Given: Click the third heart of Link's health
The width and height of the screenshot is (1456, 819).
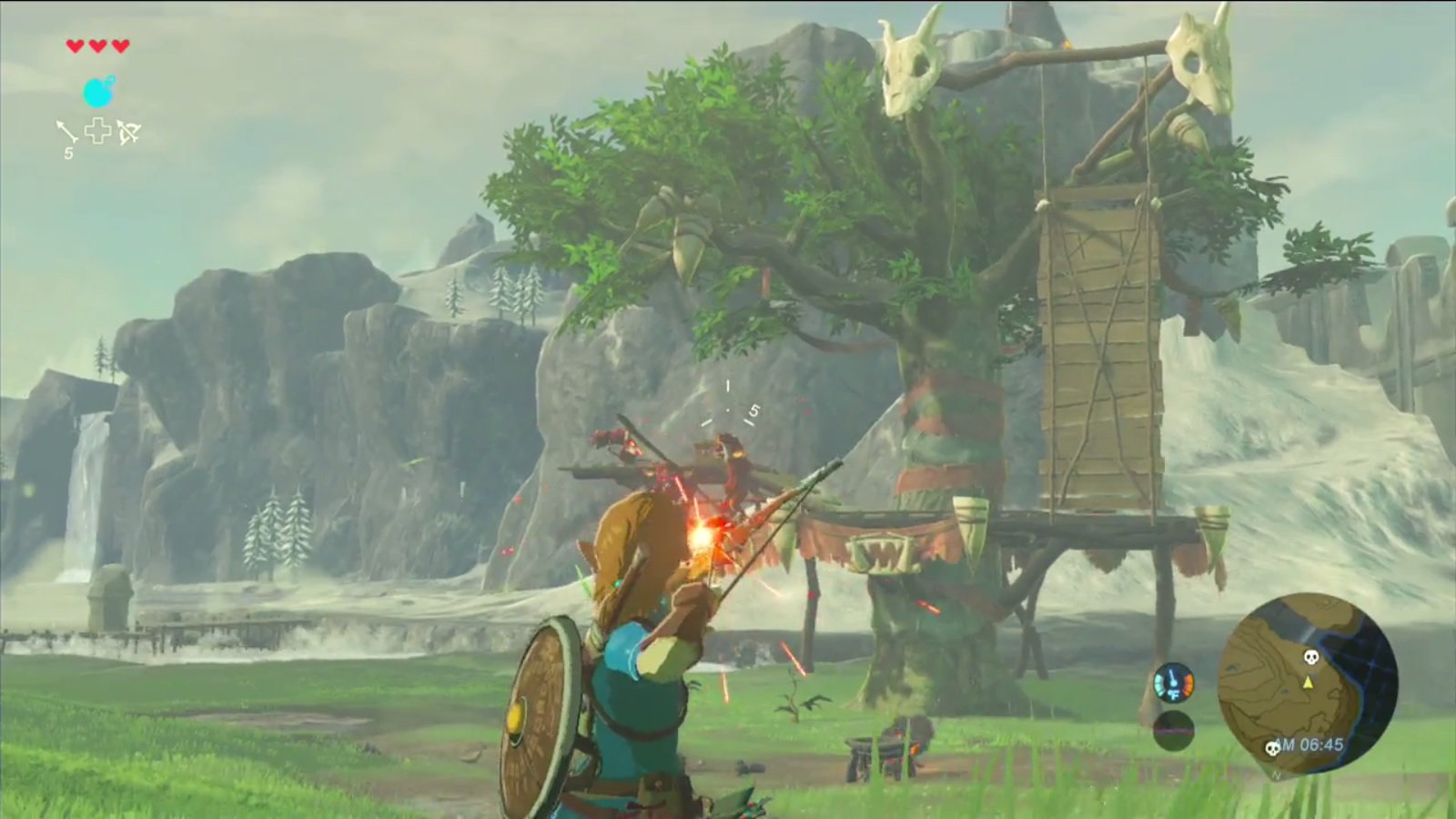Looking at the screenshot, I should coord(121,45).
